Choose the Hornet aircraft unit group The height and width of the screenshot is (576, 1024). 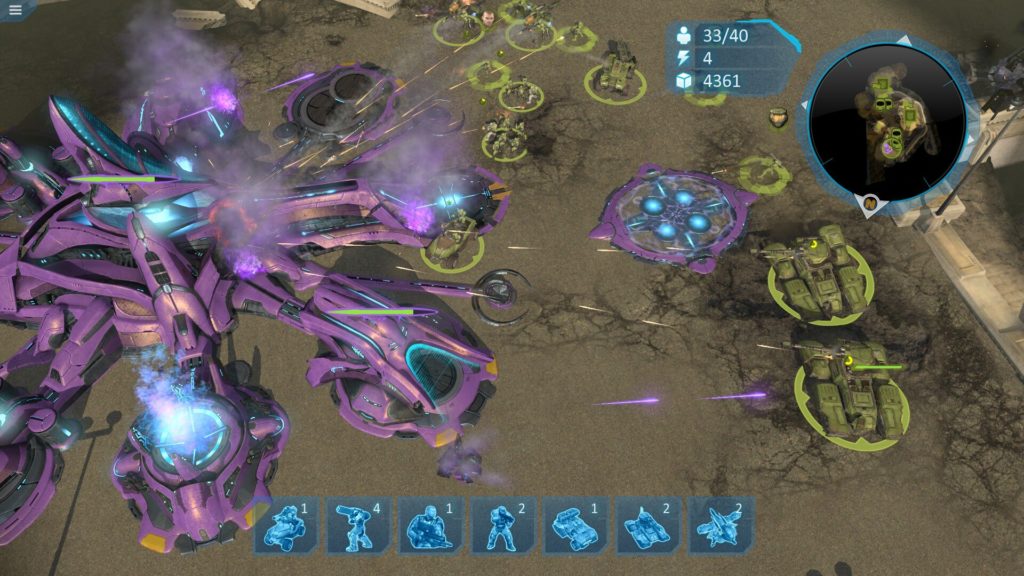tap(721, 525)
